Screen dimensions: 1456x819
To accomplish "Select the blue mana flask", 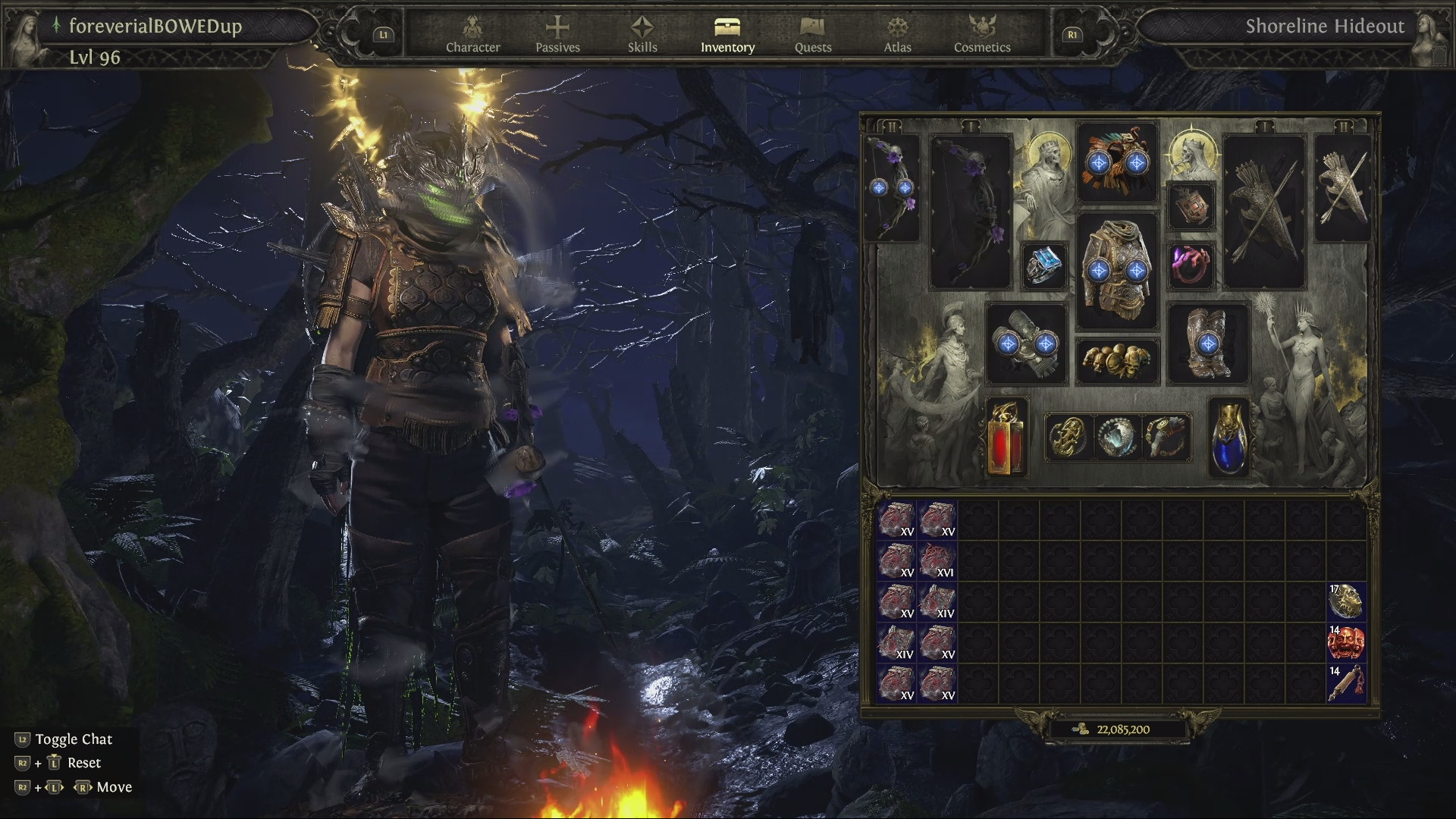I will point(1229,438).
